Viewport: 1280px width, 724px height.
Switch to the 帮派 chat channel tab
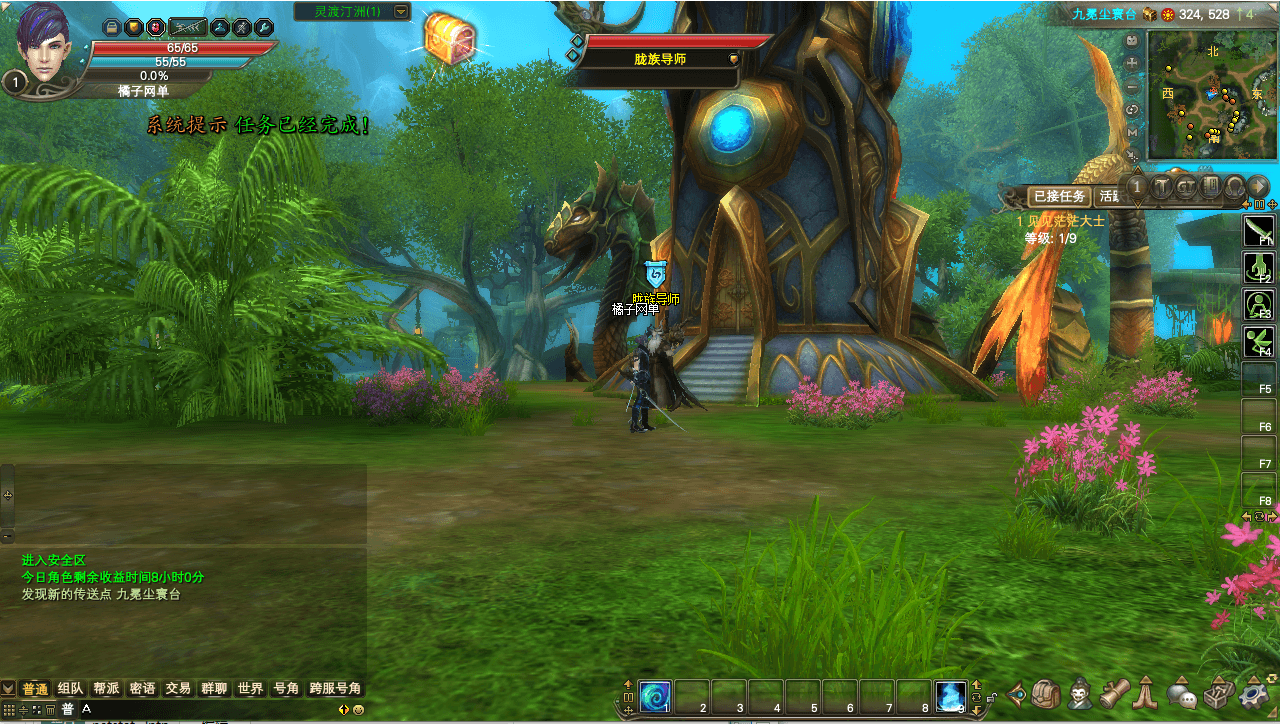pyautogui.click(x=106, y=689)
